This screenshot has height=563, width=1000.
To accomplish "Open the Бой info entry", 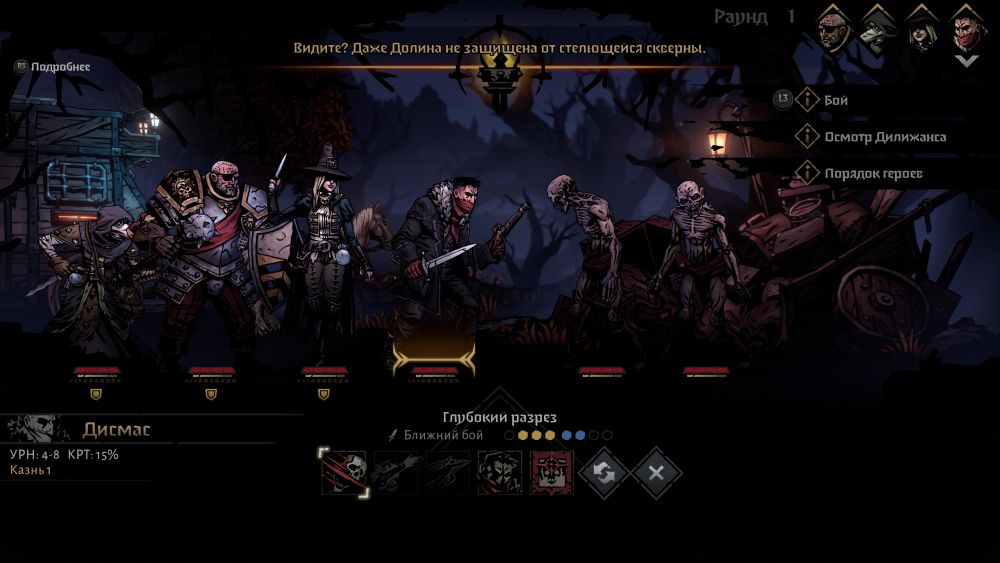I will pyautogui.click(x=836, y=100).
